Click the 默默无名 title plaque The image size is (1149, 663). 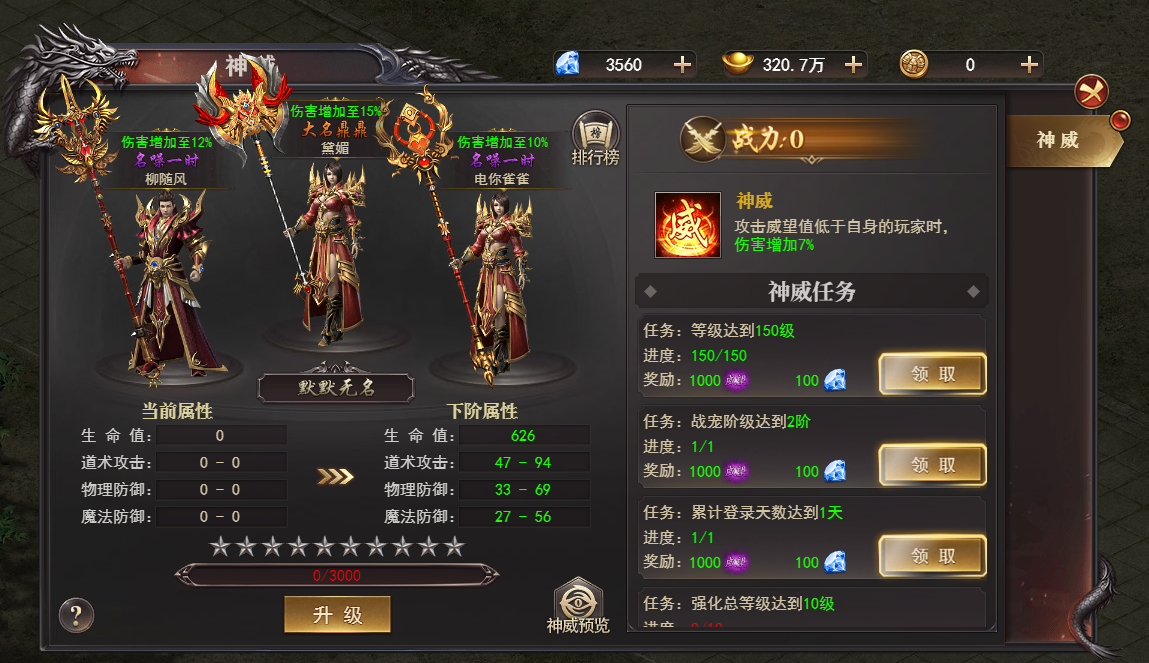click(x=335, y=388)
